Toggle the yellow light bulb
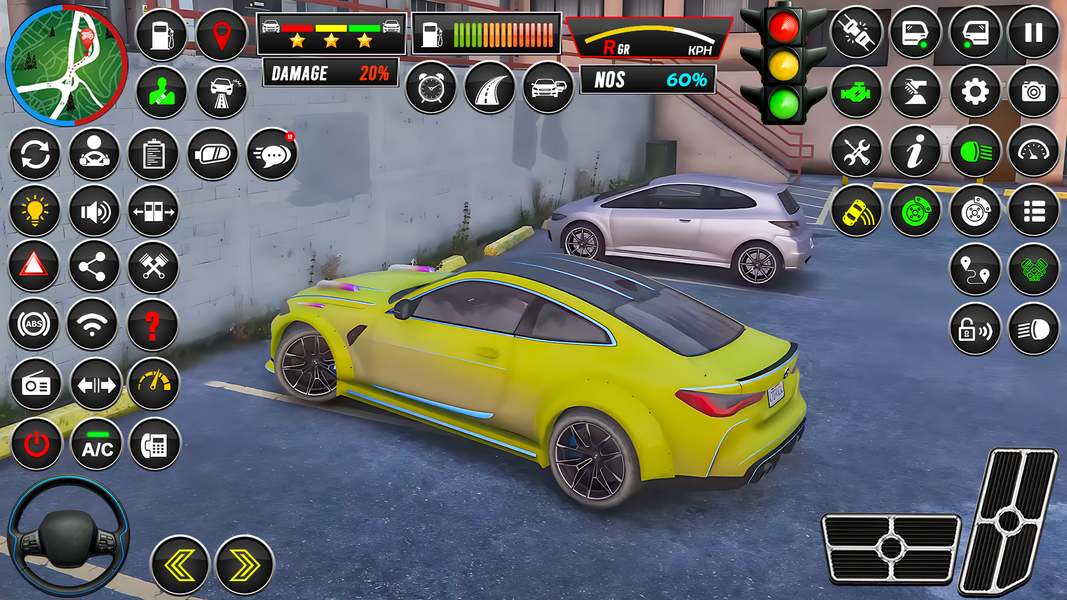The image size is (1067, 600). pyautogui.click(x=34, y=210)
